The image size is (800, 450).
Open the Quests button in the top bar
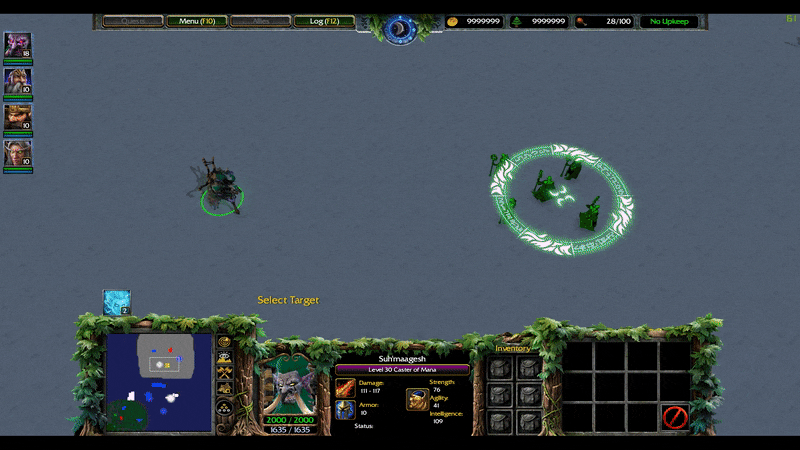(133, 21)
